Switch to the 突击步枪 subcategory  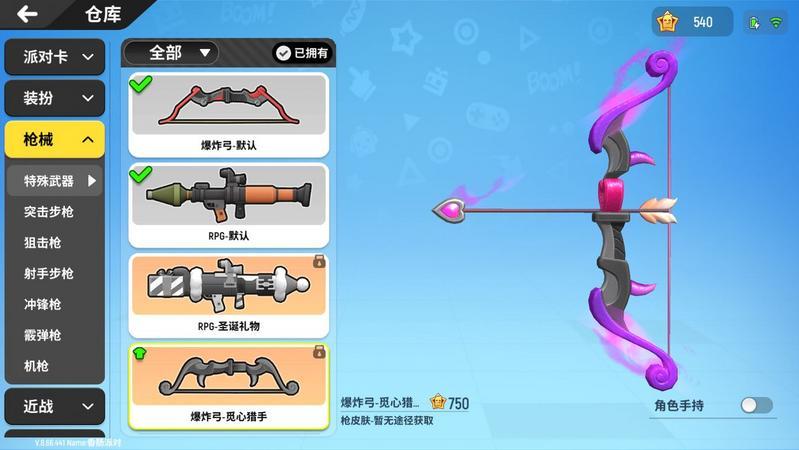point(49,212)
